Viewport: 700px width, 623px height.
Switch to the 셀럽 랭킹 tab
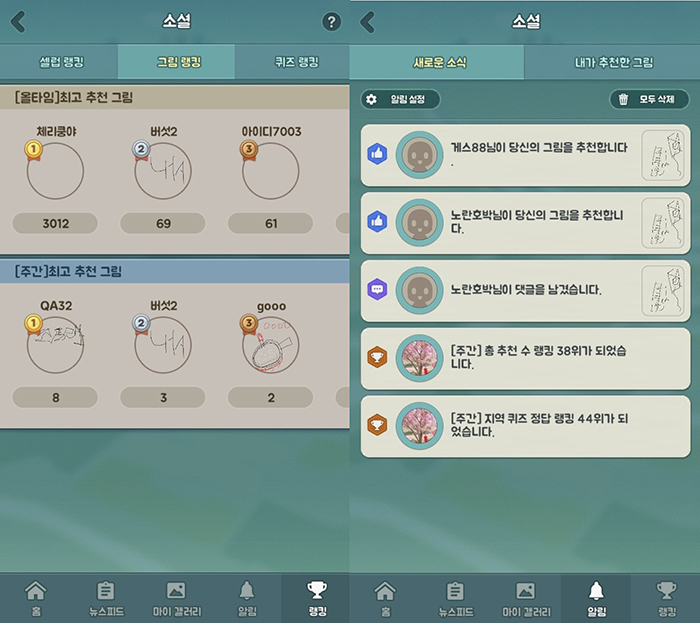tap(60, 62)
